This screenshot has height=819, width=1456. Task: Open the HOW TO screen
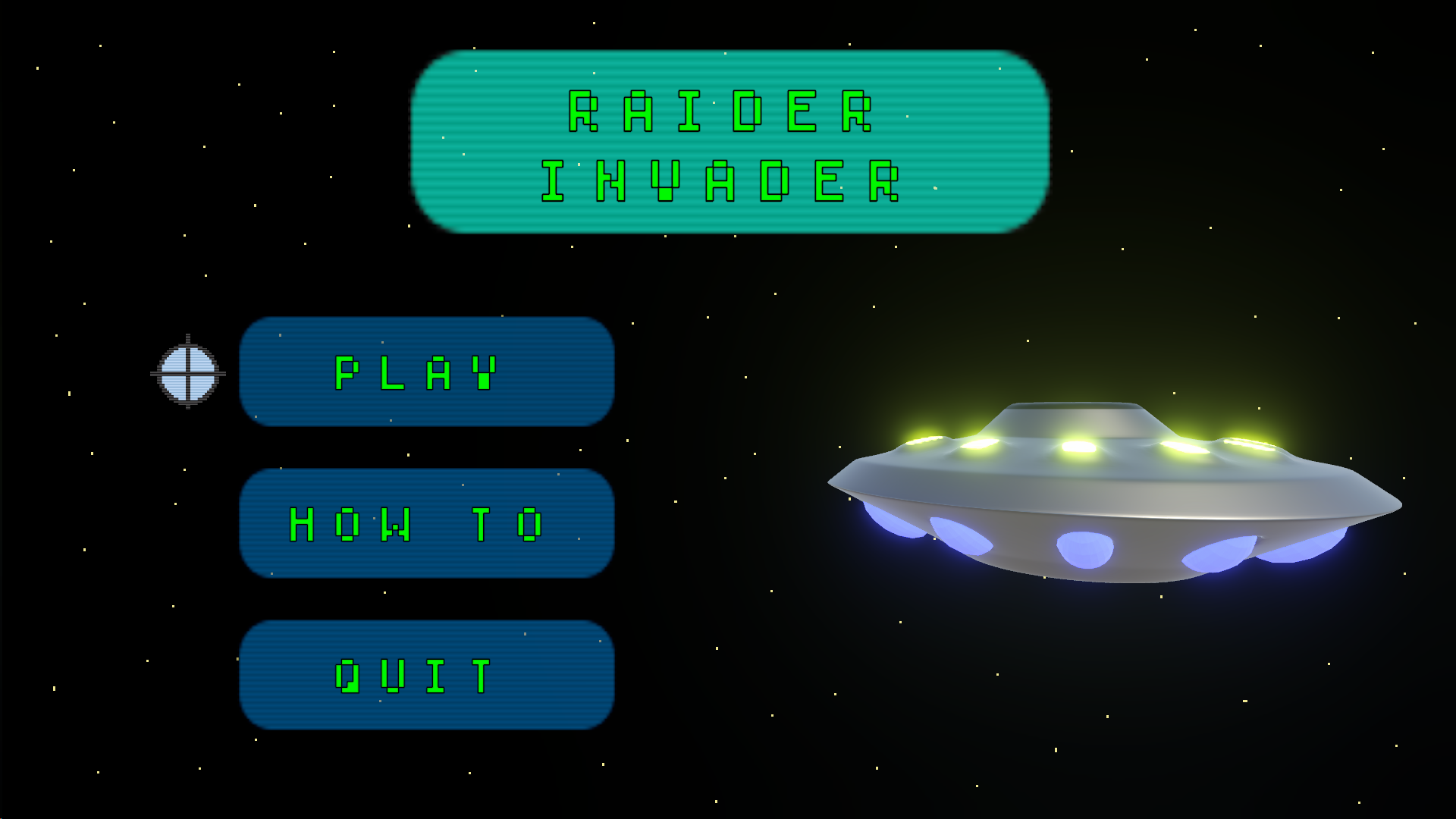[425, 523]
